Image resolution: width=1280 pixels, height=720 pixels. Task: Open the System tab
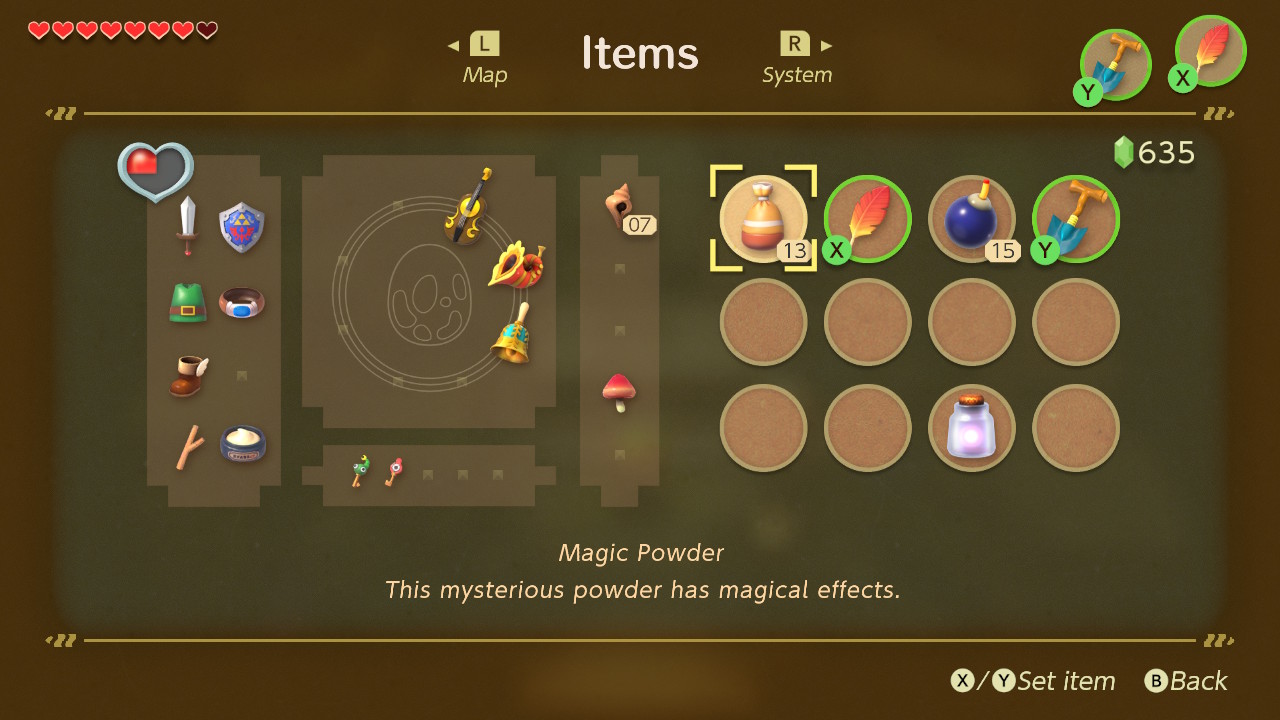796,58
